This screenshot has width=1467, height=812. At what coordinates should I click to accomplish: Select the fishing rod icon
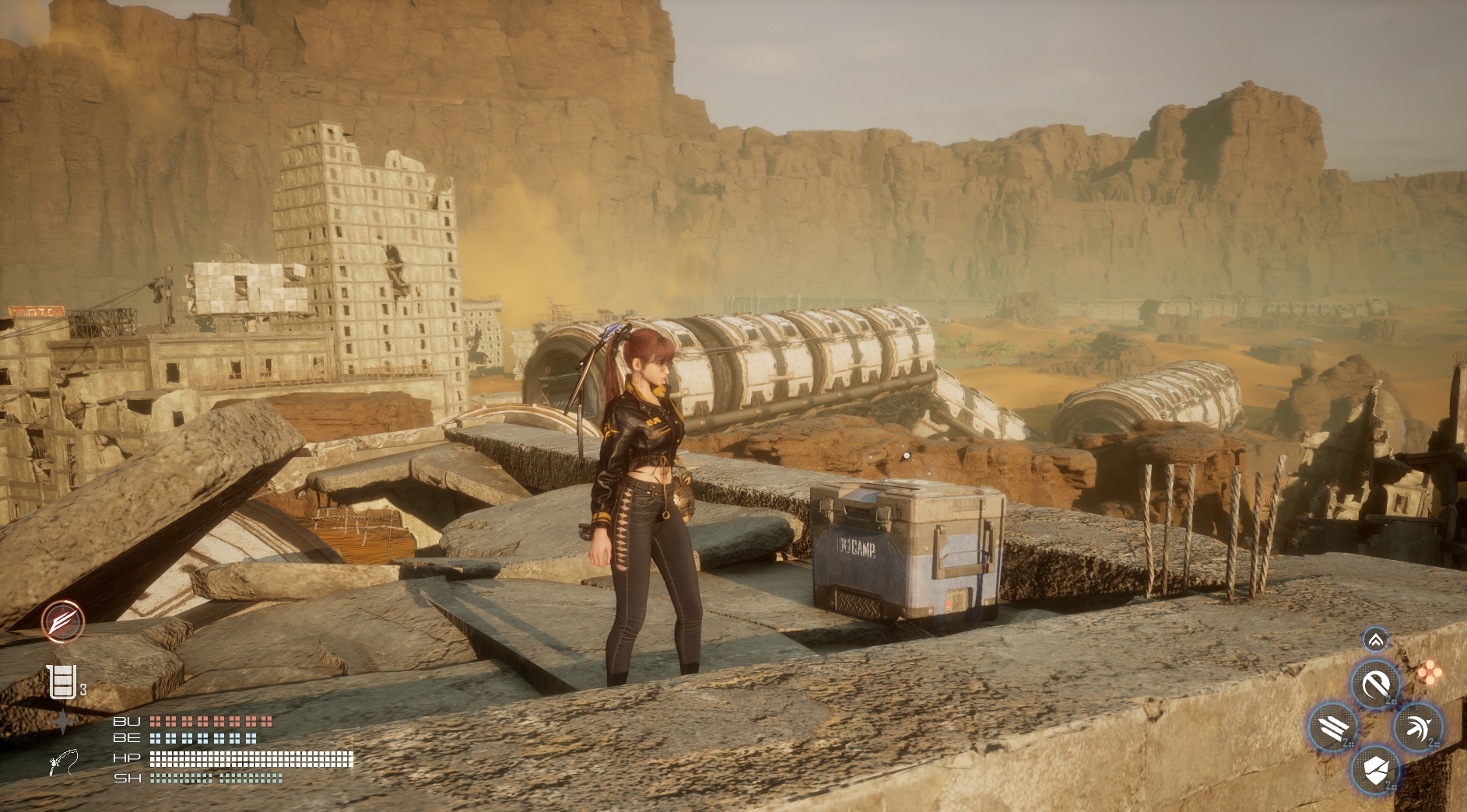coord(63,762)
